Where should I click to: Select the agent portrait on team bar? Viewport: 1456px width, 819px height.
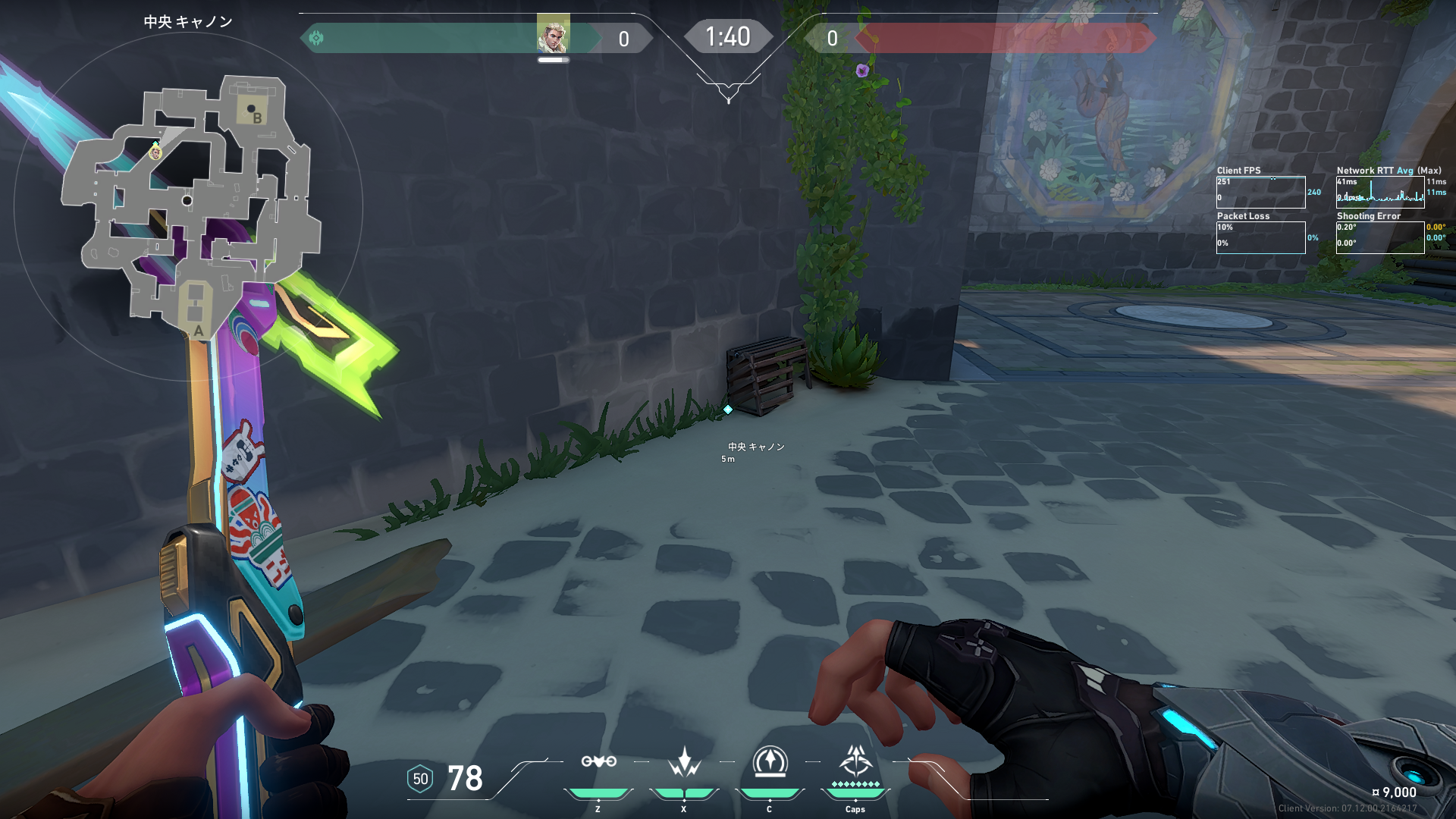click(553, 33)
